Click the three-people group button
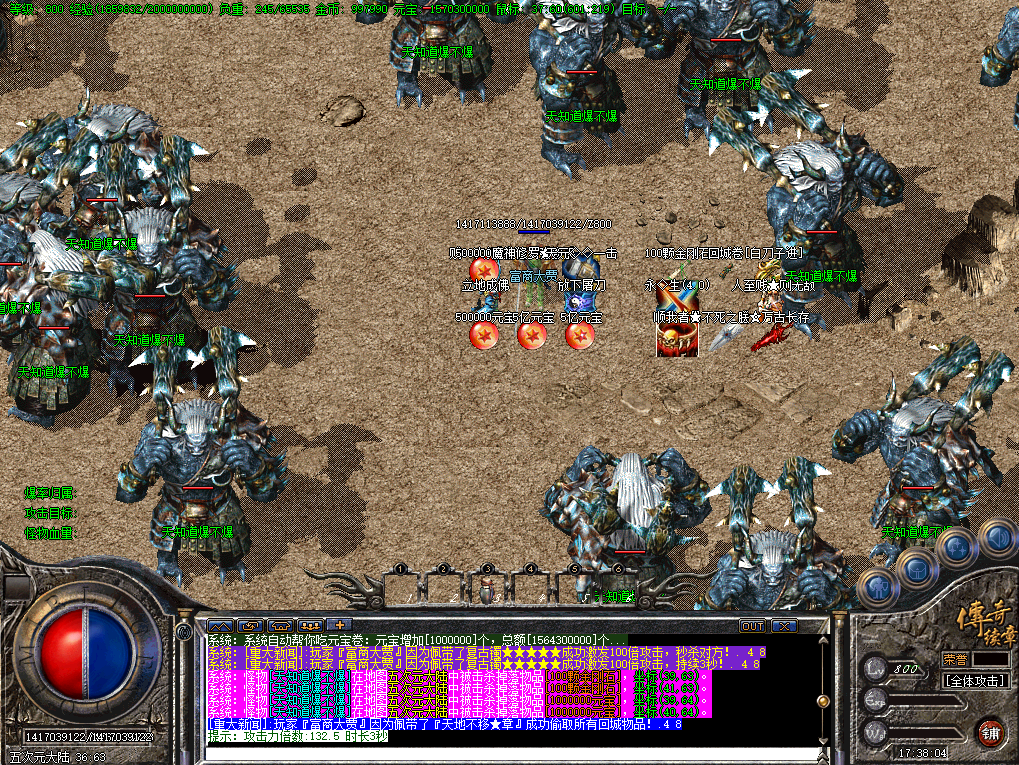Image resolution: width=1019 pixels, height=765 pixels. (308, 626)
